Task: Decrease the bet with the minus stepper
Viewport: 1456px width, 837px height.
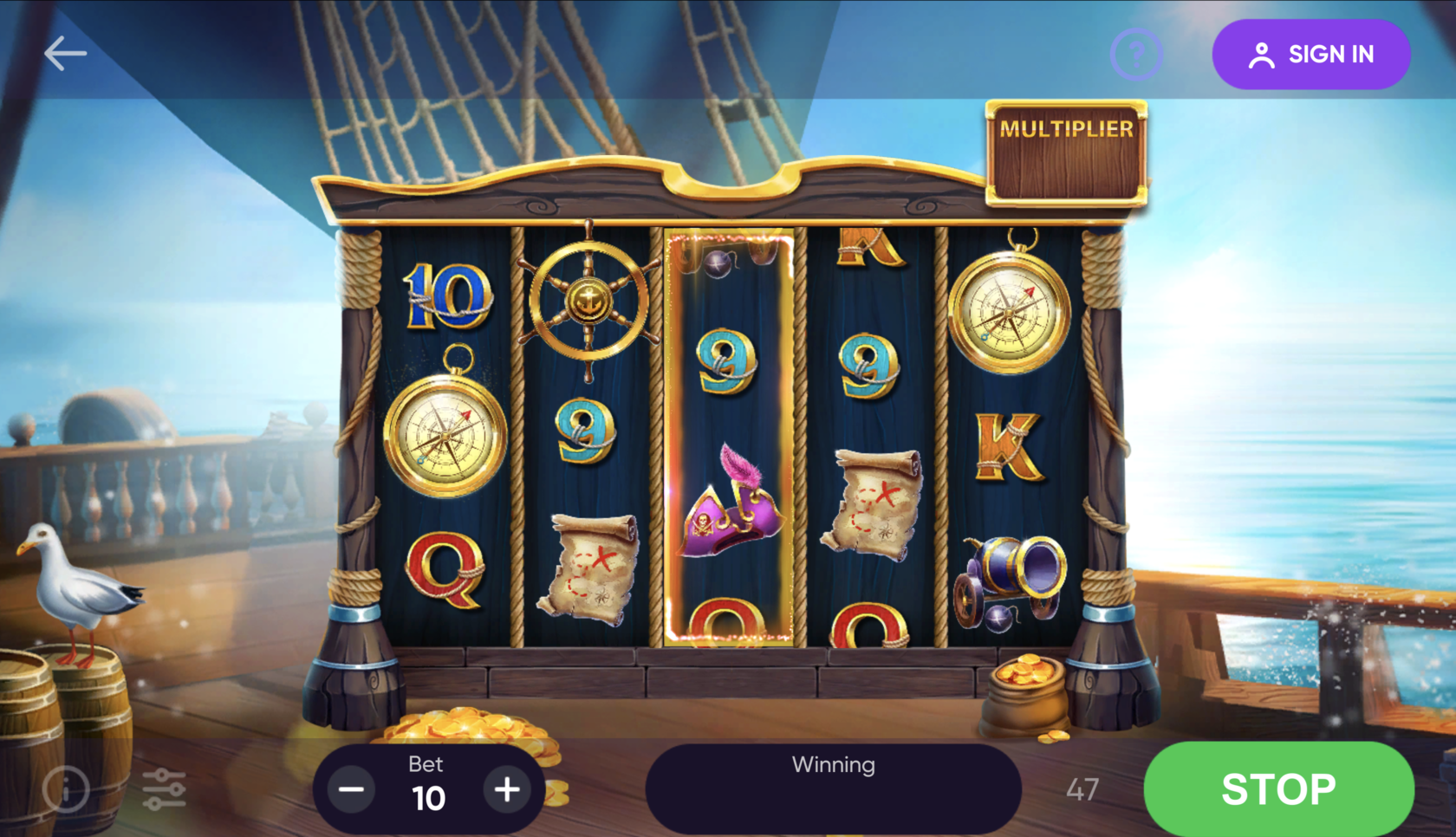Action: click(x=350, y=789)
